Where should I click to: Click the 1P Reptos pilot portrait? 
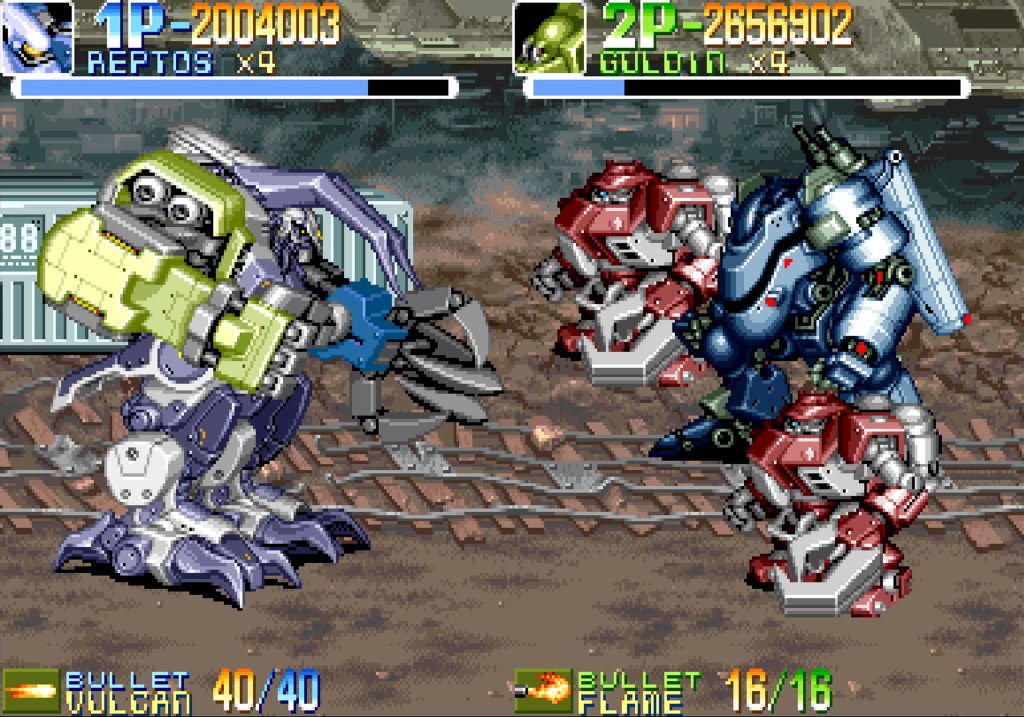click(37, 38)
